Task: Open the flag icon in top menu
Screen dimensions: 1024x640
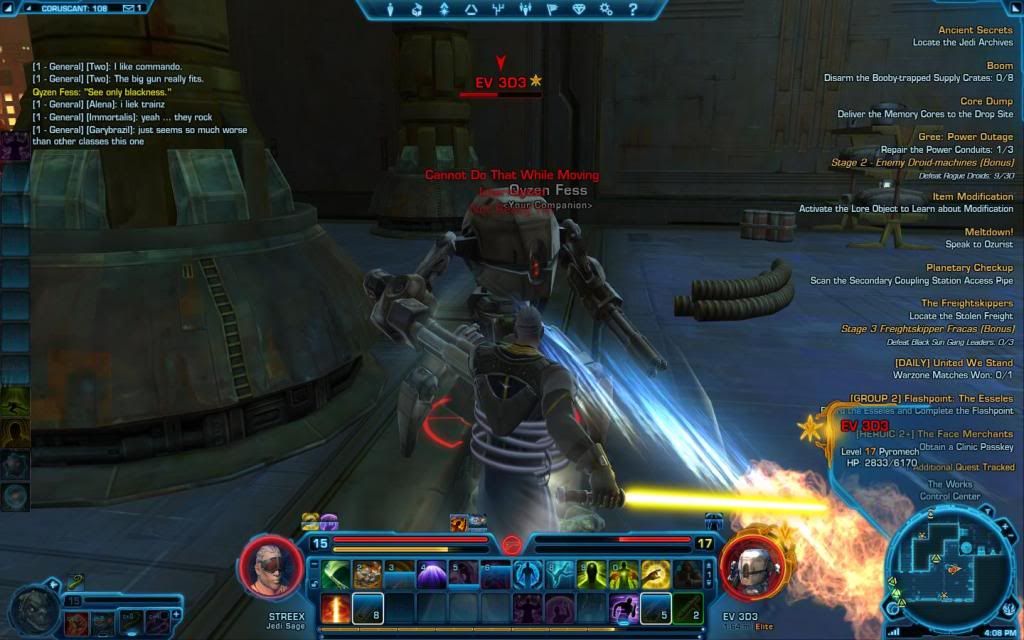Action: [551, 10]
